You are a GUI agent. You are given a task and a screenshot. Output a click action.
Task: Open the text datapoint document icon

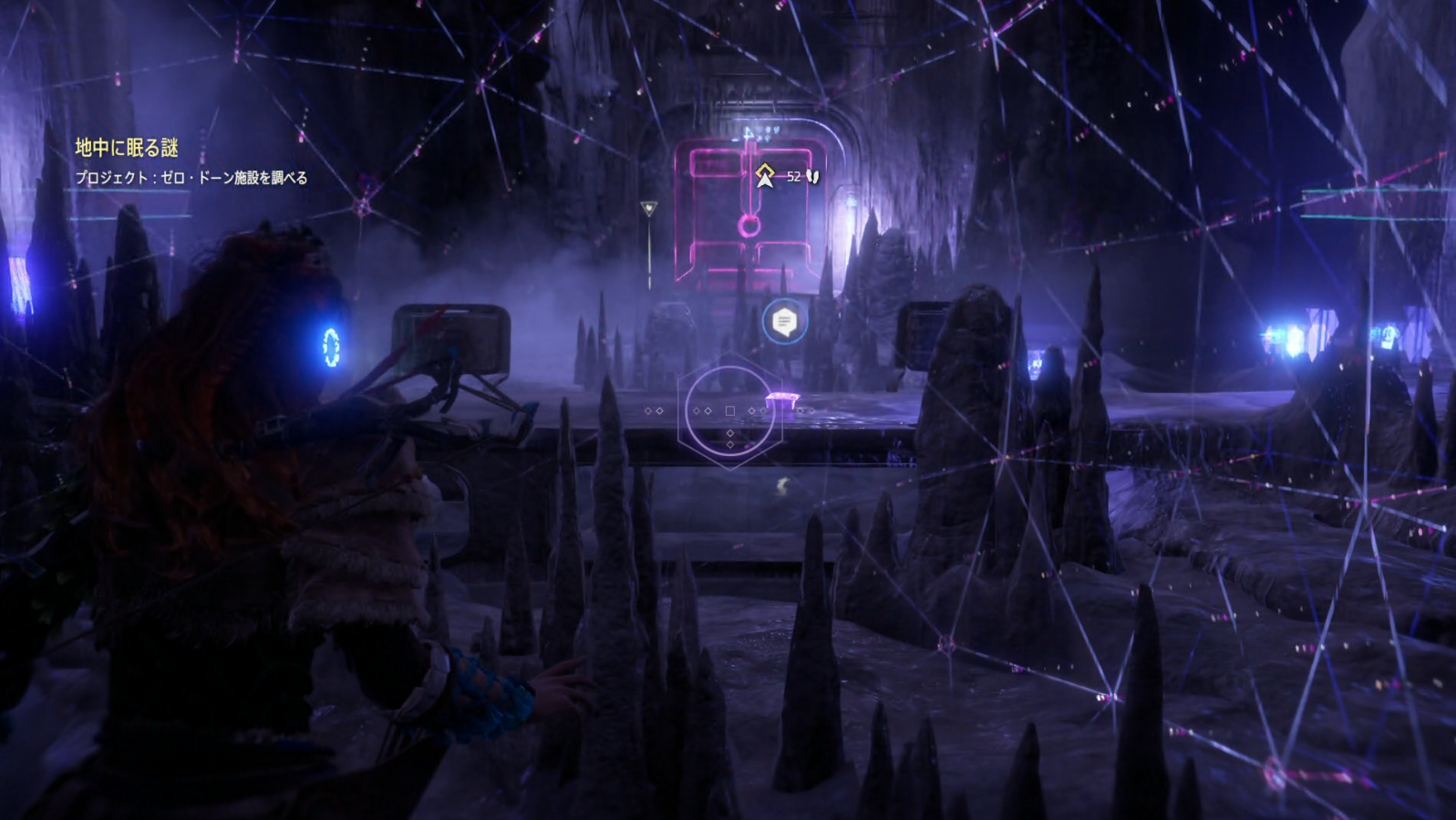[784, 321]
